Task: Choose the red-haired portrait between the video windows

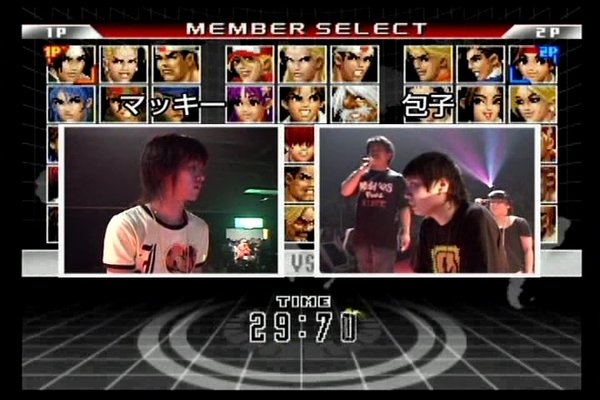Action: coord(299,144)
